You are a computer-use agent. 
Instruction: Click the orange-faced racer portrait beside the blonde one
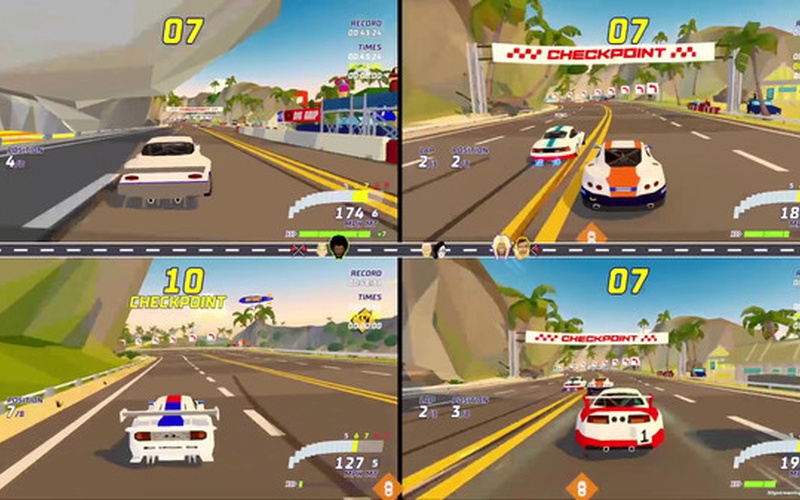pyautogui.click(x=521, y=247)
